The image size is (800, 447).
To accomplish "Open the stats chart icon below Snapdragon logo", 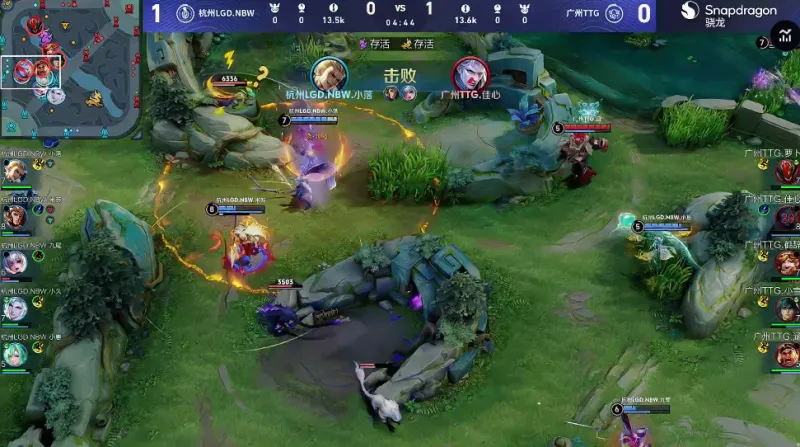I will (x=787, y=39).
